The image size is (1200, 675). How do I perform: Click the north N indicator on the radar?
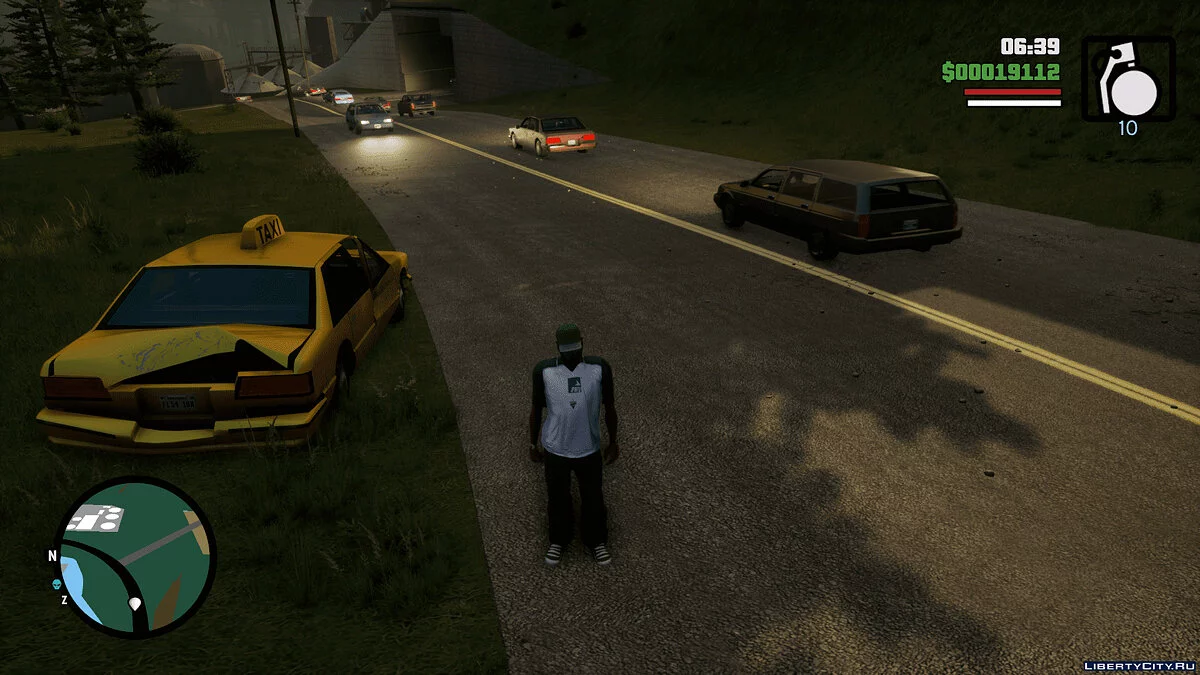[52, 556]
